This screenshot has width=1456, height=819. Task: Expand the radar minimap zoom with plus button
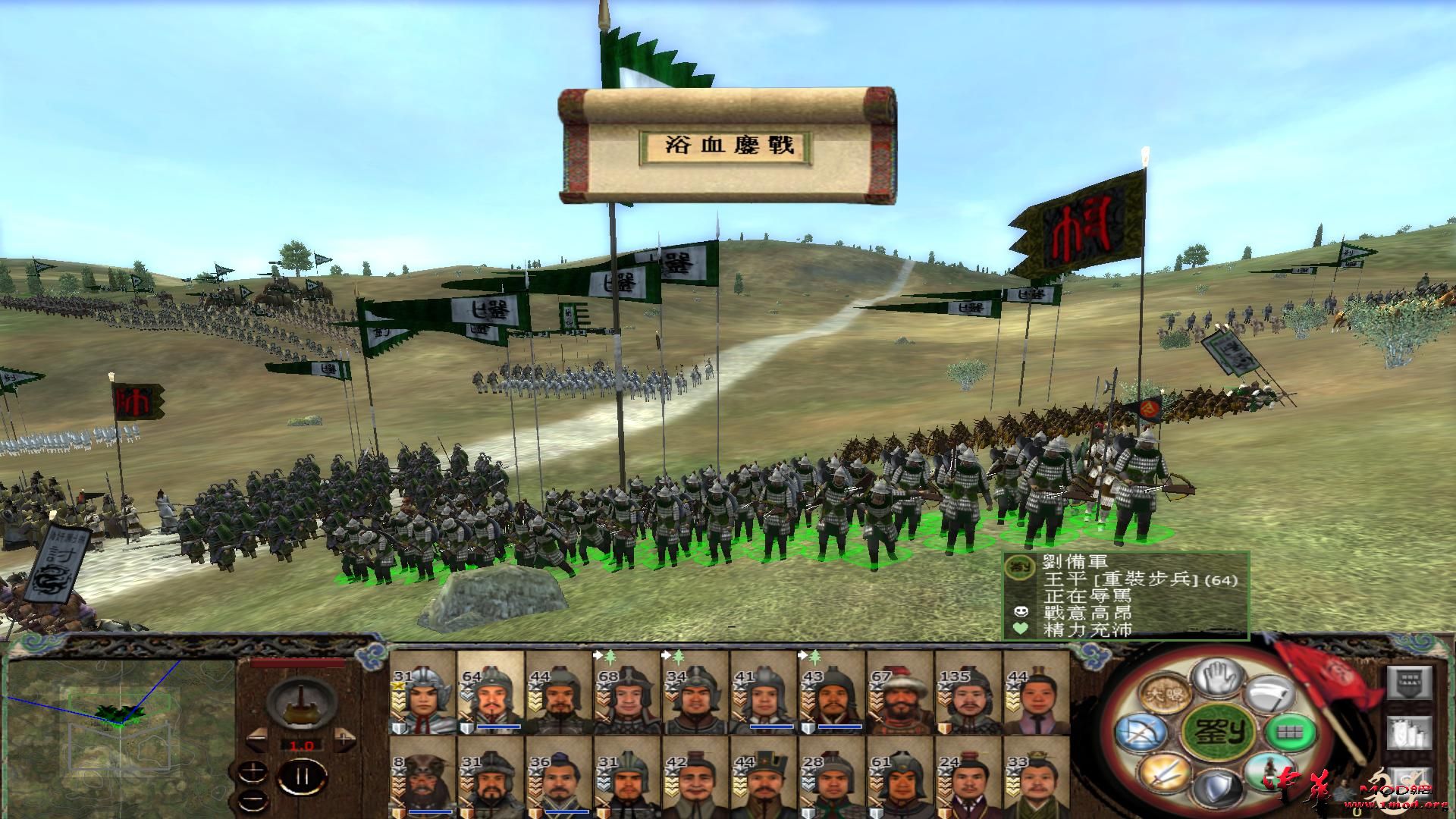point(253,771)
